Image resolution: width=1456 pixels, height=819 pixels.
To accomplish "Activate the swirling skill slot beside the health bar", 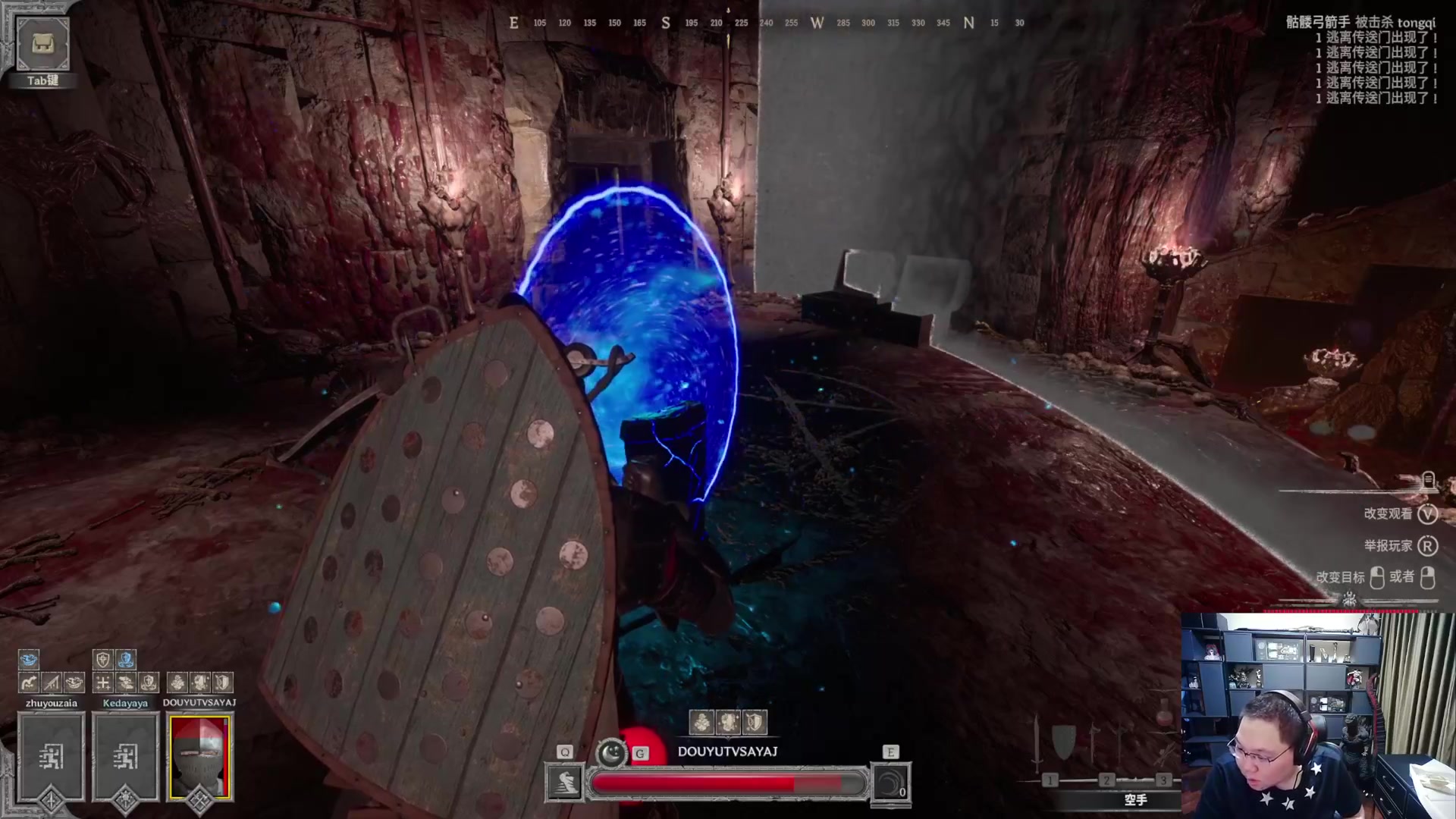I will [890, 783].
